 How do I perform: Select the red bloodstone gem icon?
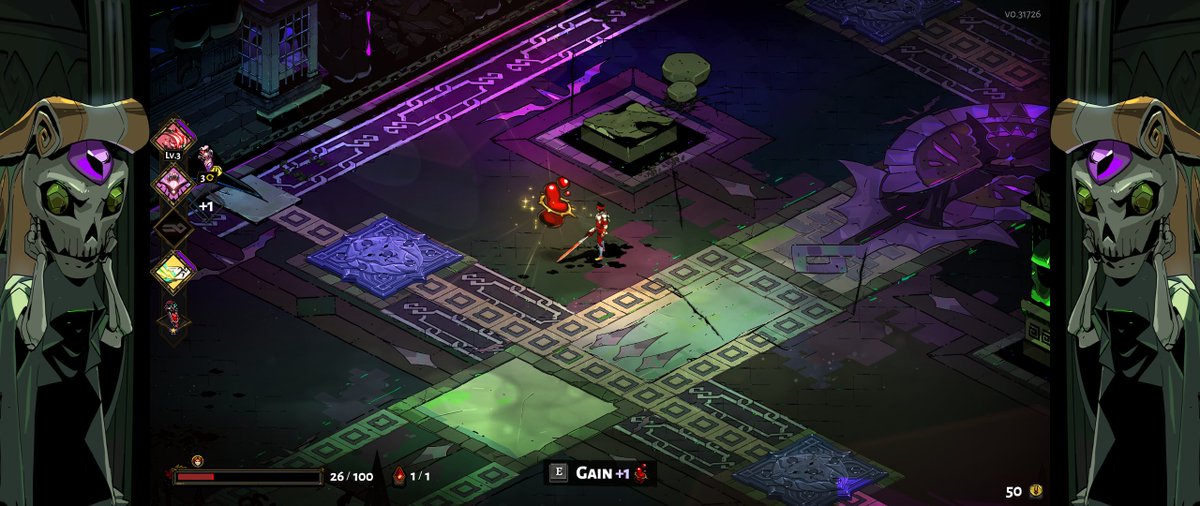tap(399, 476)
